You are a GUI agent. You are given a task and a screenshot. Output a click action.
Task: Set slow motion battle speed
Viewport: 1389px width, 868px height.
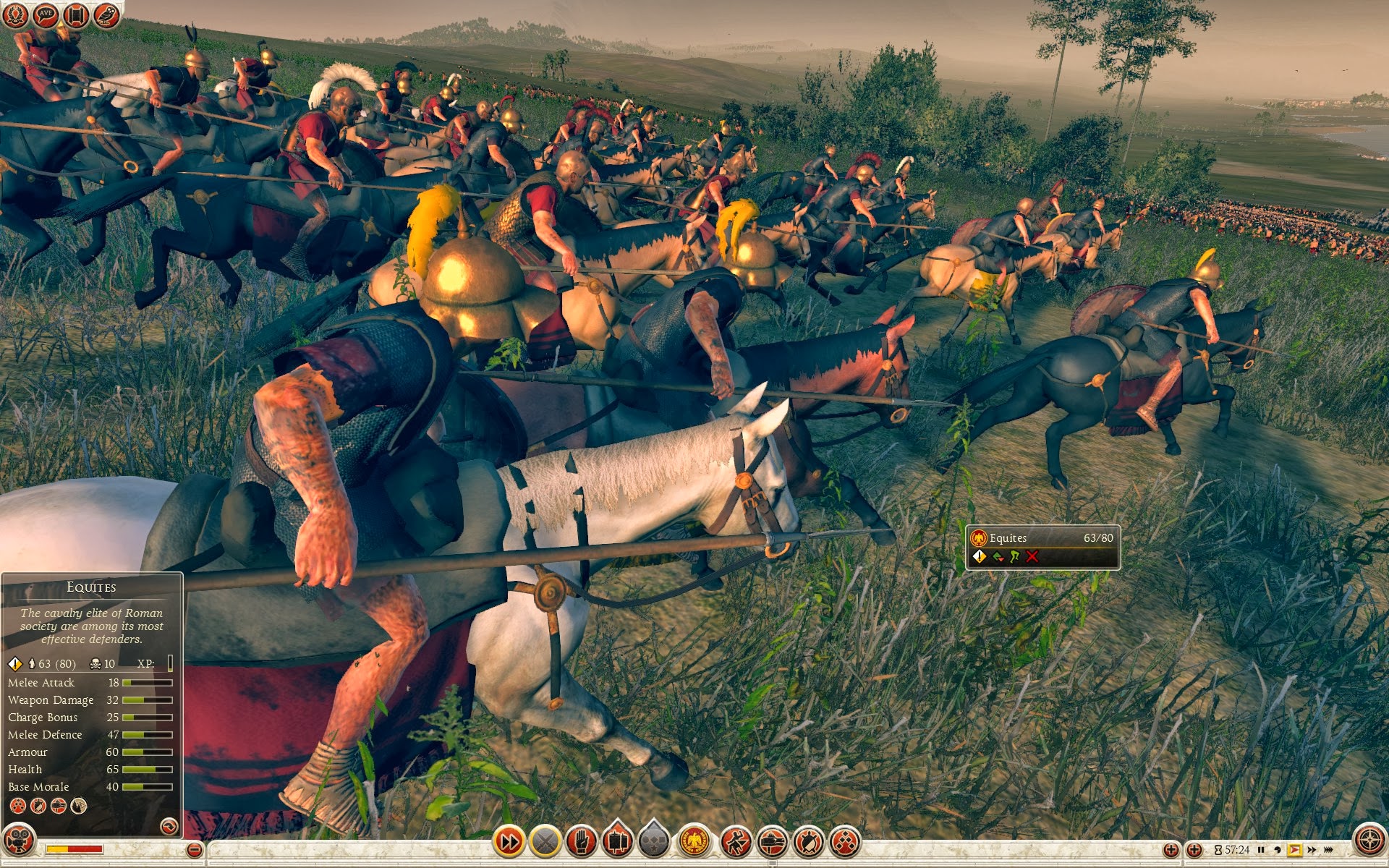[x=1278, y=850]
